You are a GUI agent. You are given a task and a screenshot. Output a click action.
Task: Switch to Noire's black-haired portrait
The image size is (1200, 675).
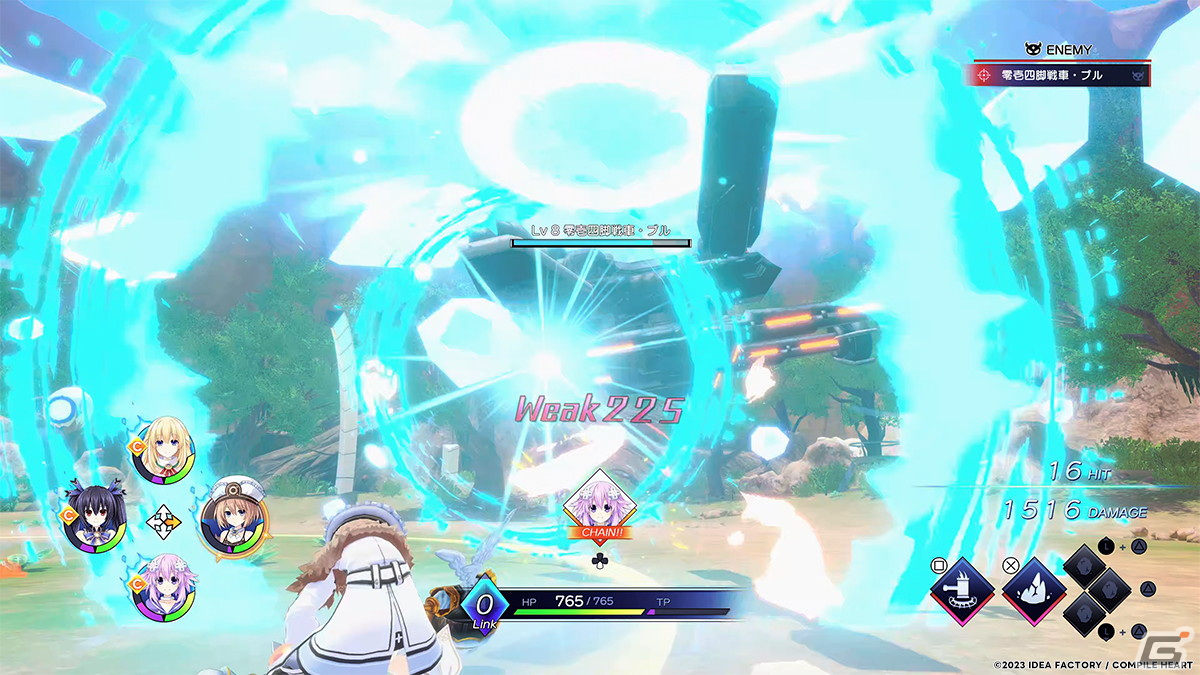click(x=94, y=518)
